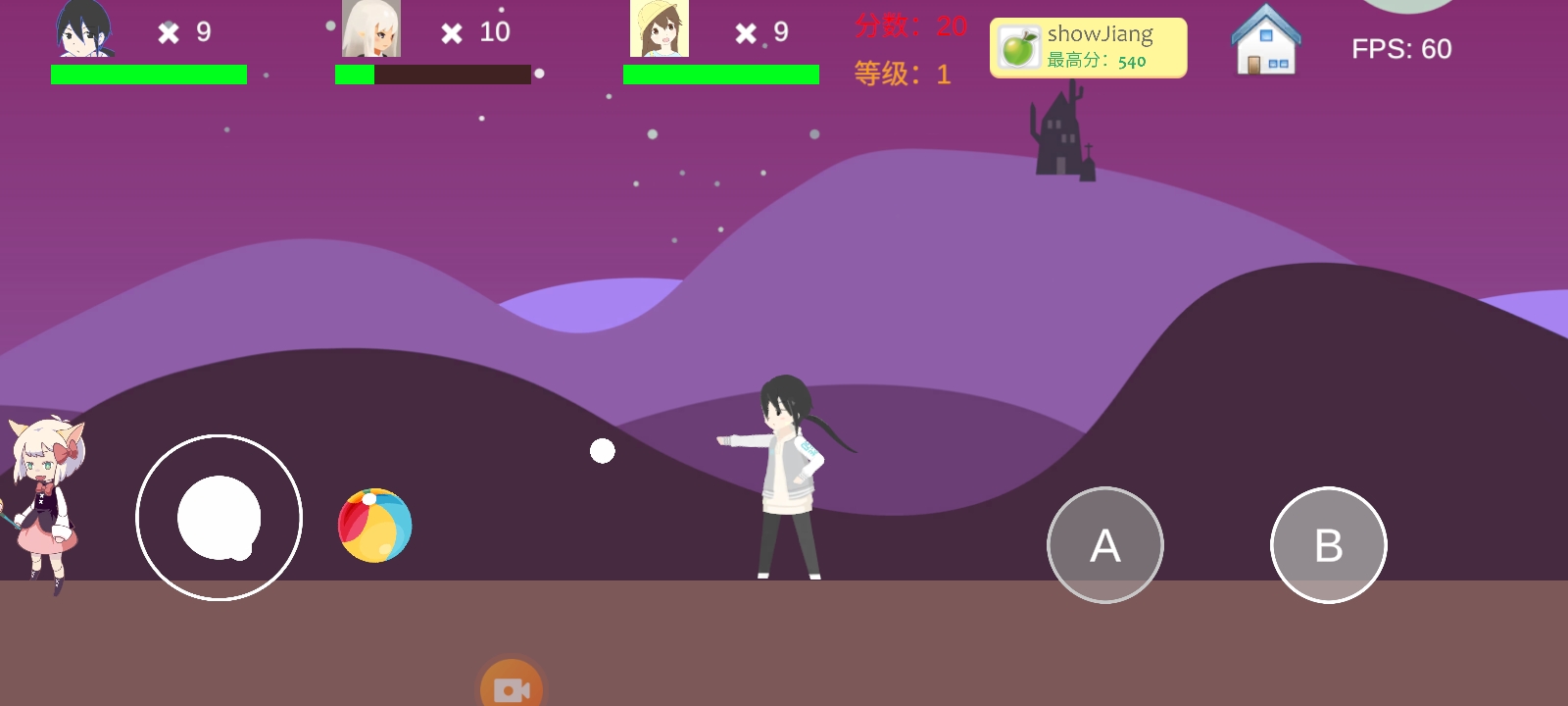Viewport: 1568px width, 706px height.
Task: Tap the virtual joystick knob
Action: [x=218, y=518]
